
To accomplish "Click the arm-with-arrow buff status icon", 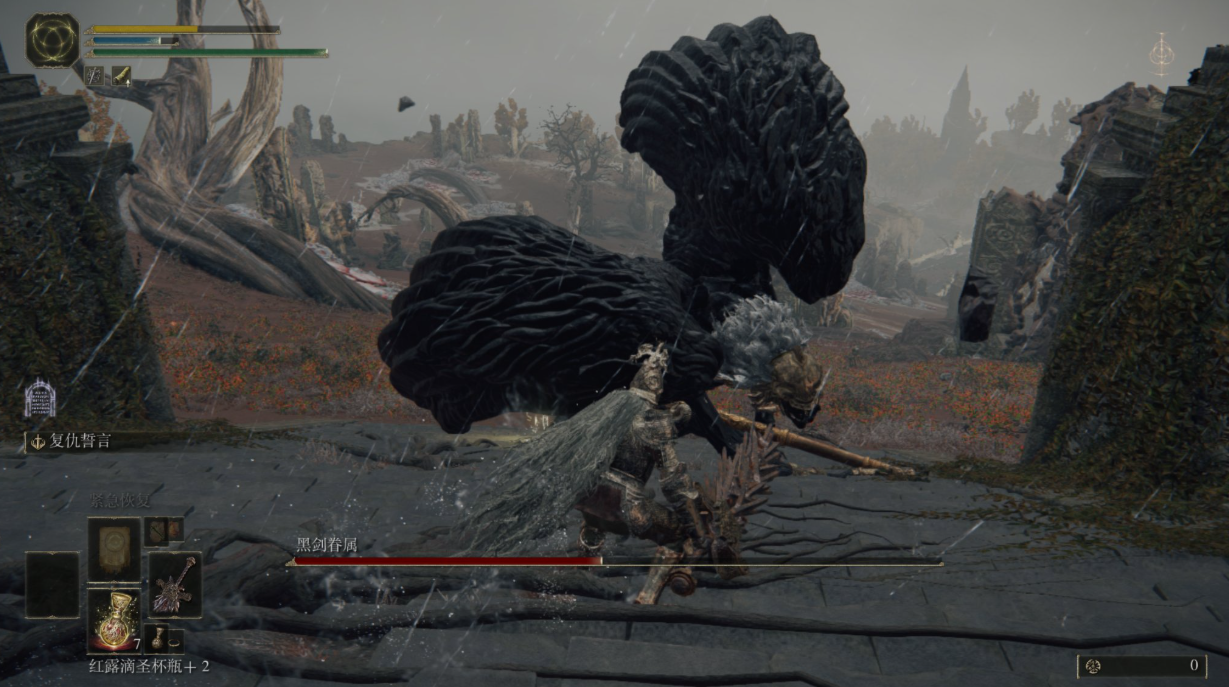I will [120, 75].
